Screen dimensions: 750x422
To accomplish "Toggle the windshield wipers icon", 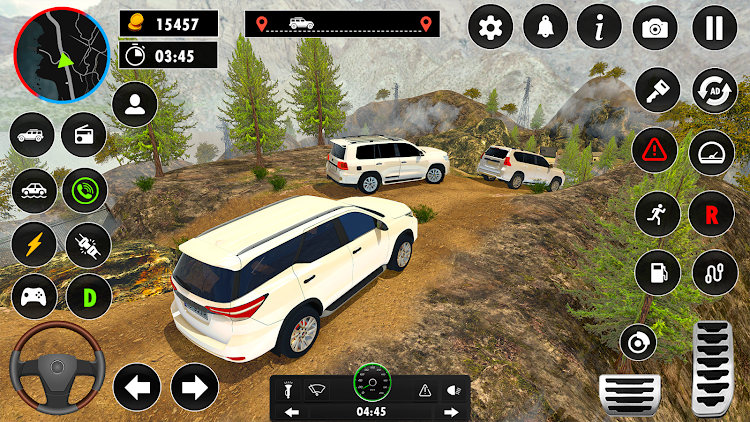I will tap(318, 389).
